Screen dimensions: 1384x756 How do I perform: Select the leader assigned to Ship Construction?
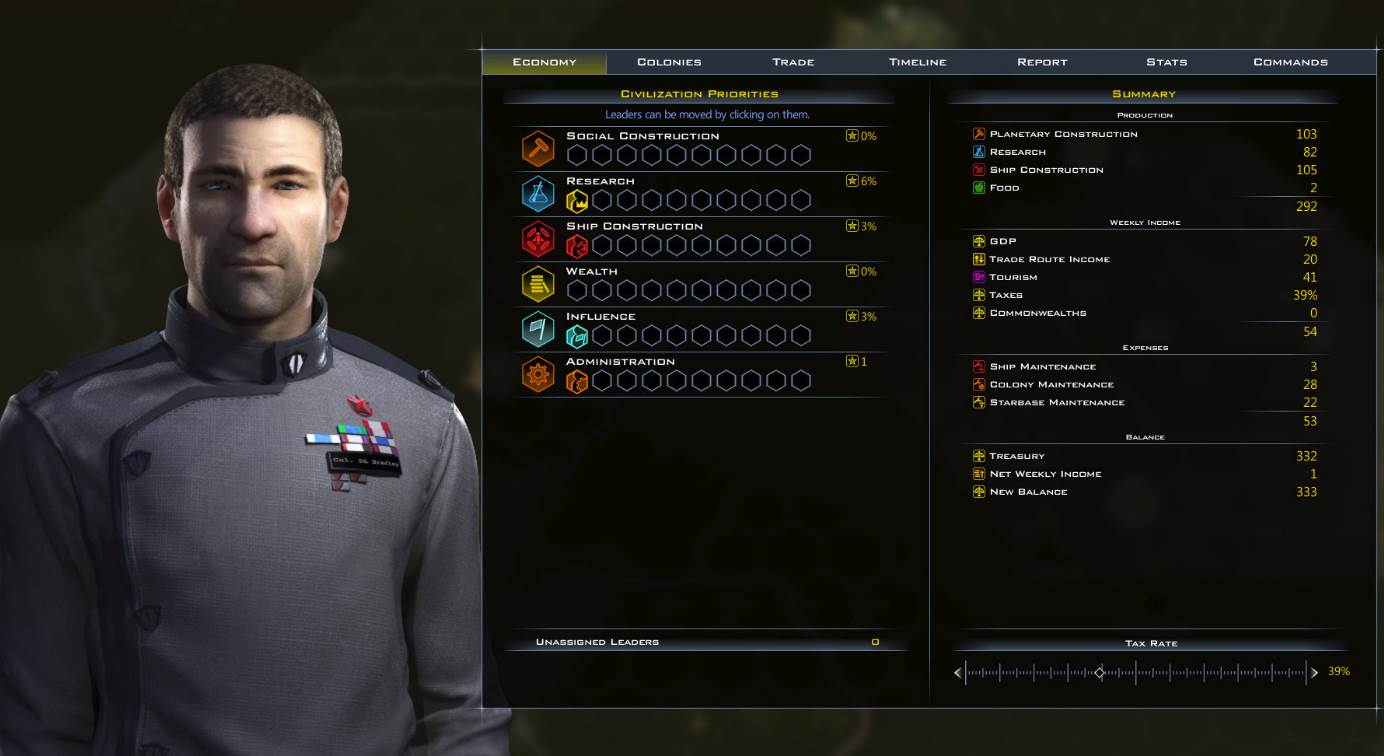click(x=577, y=245)
